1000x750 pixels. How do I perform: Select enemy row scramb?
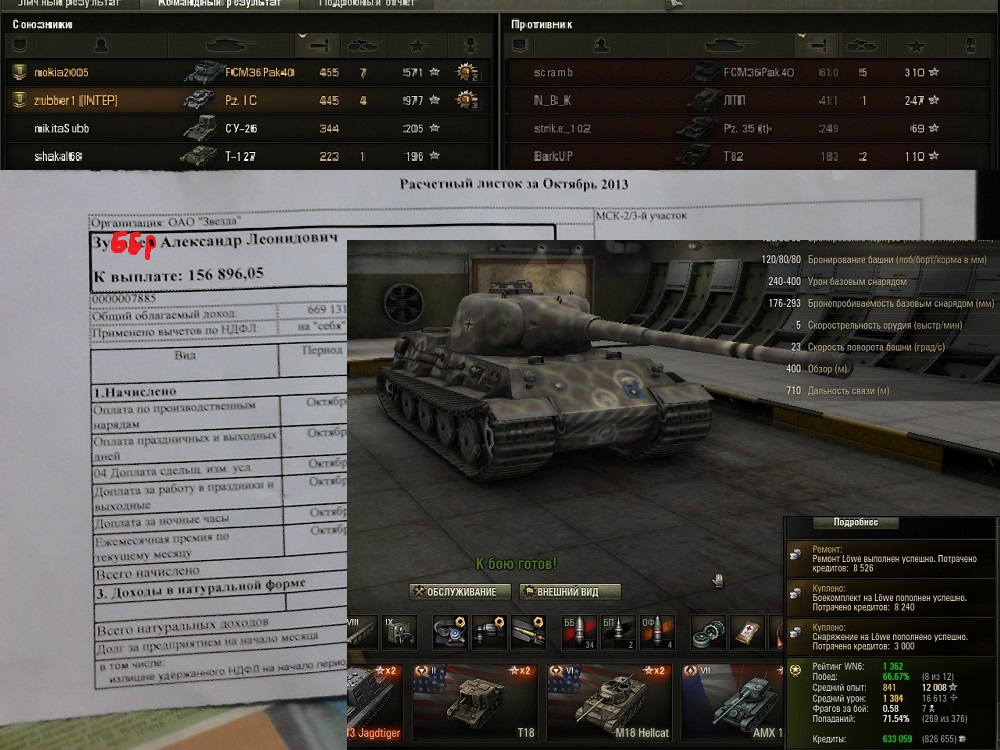click(740, 73)
